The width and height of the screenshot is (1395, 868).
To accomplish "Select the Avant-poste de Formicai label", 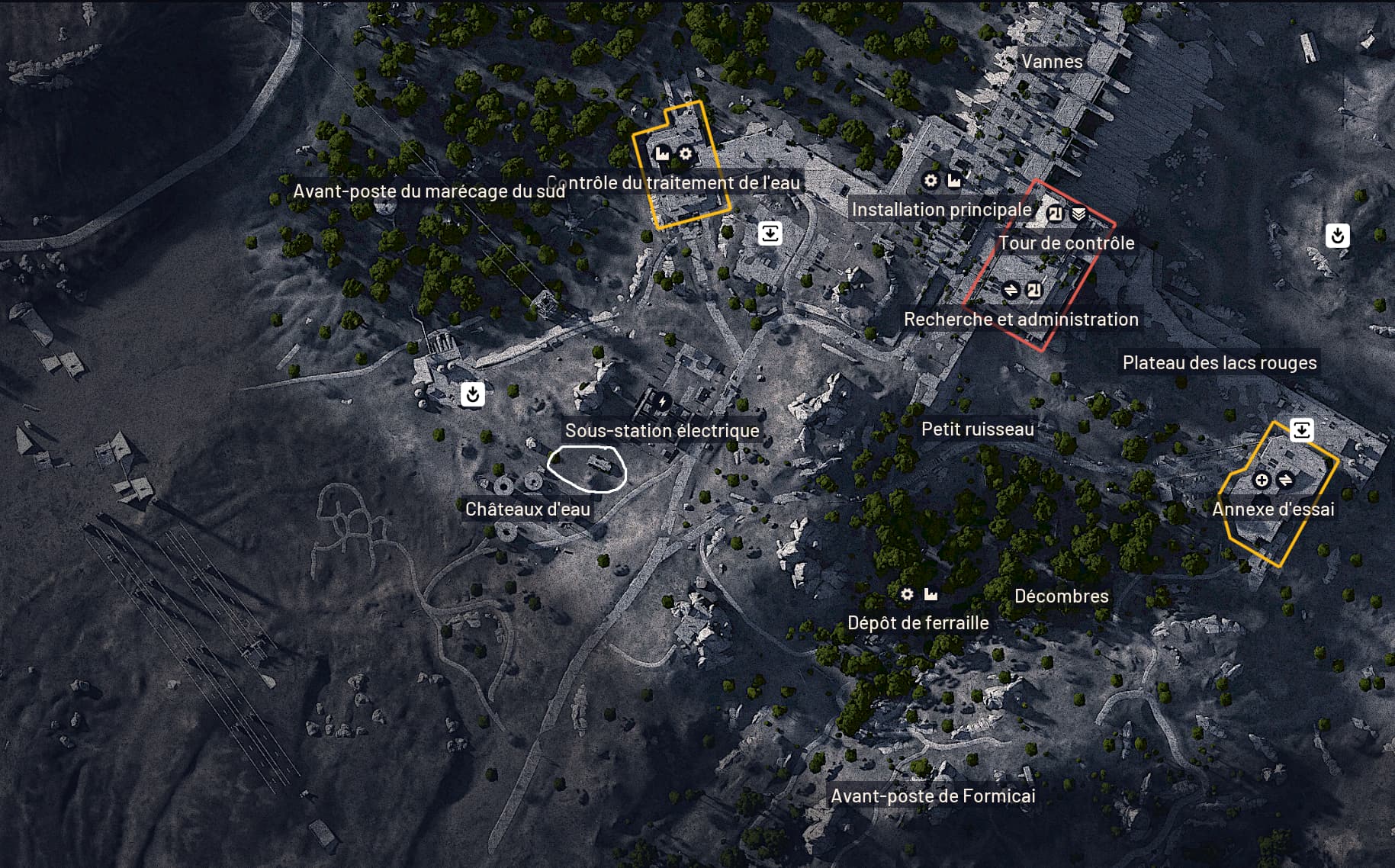I will point(933,796).
